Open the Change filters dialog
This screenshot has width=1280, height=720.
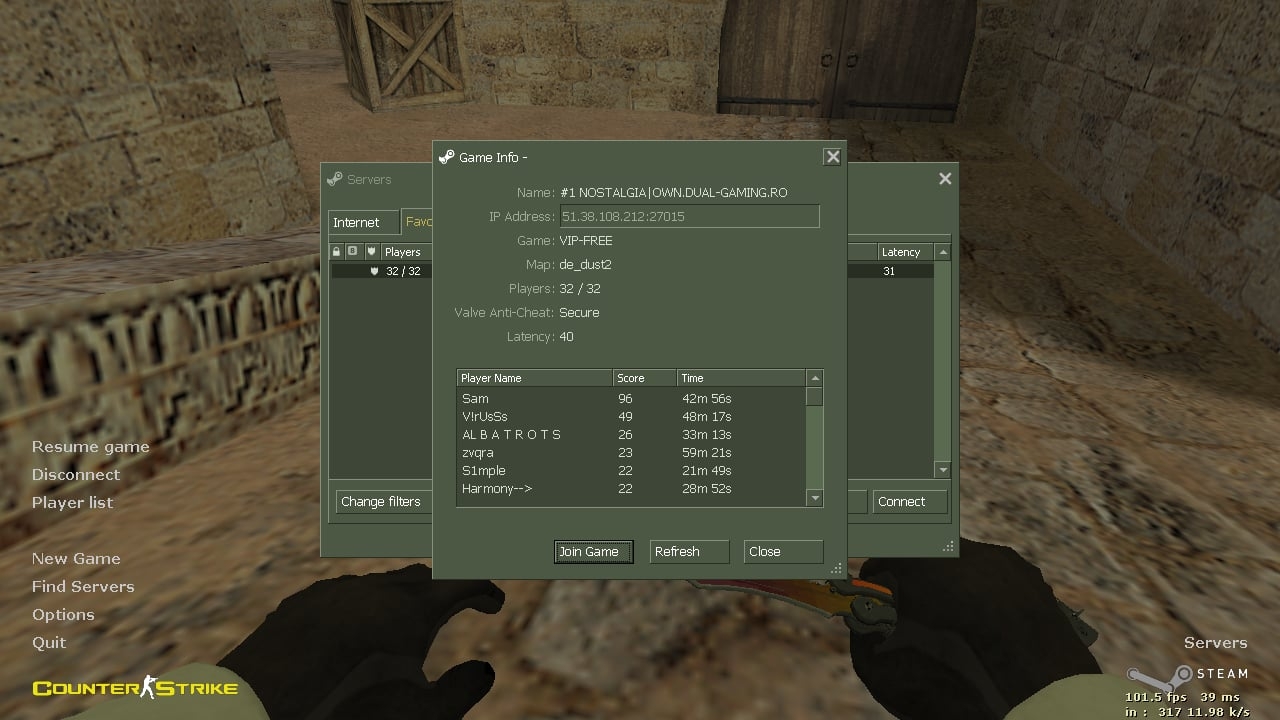coord(383,501)
